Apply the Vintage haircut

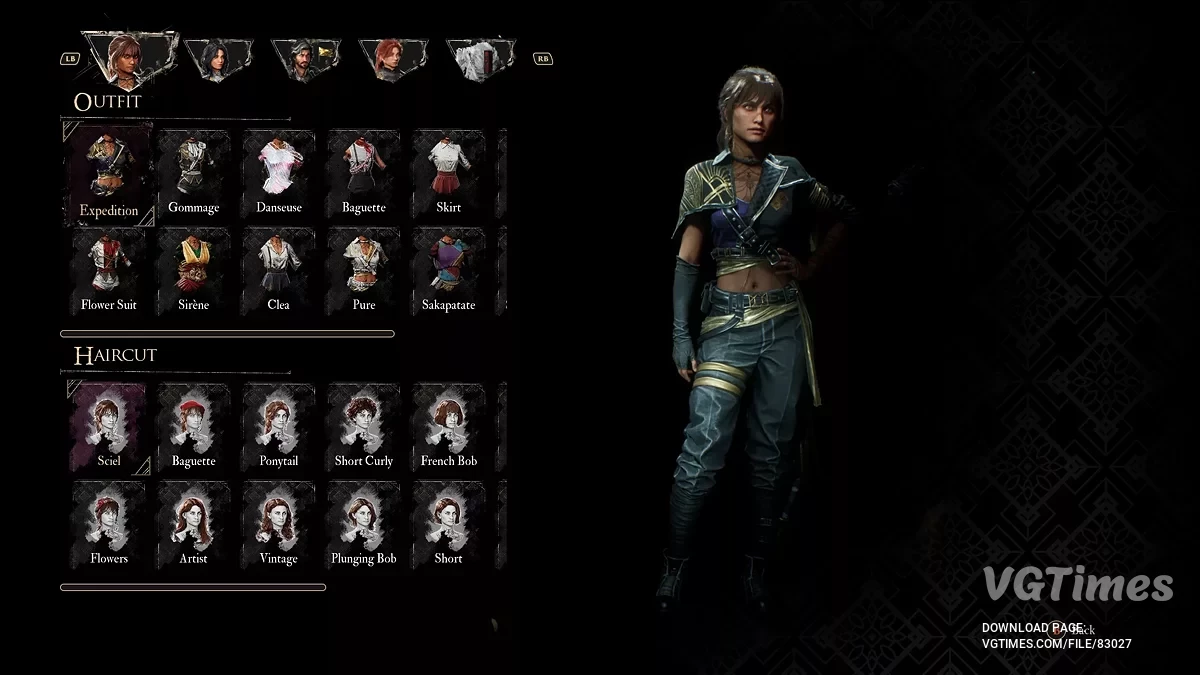(278, 523)
